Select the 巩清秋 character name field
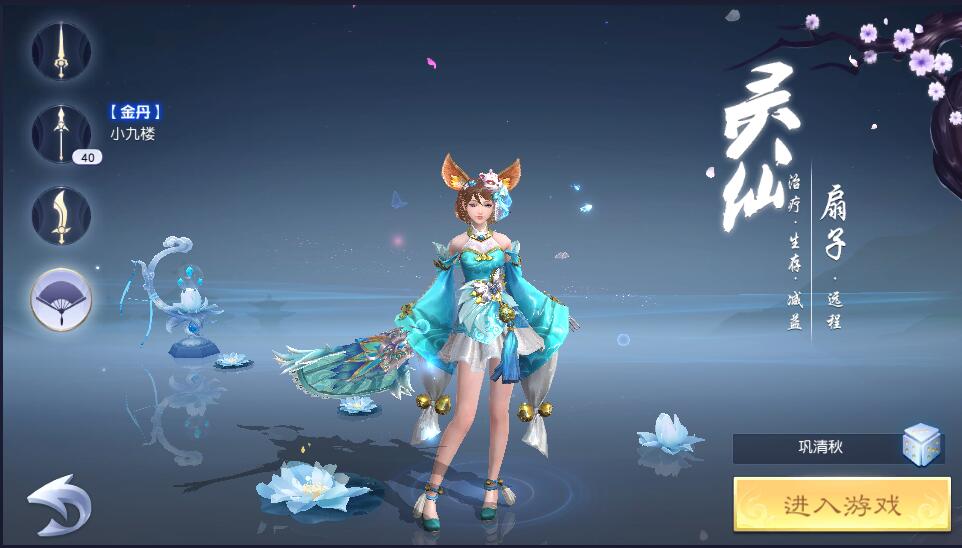This screenshot has height=548, width=962. (817, 448)
